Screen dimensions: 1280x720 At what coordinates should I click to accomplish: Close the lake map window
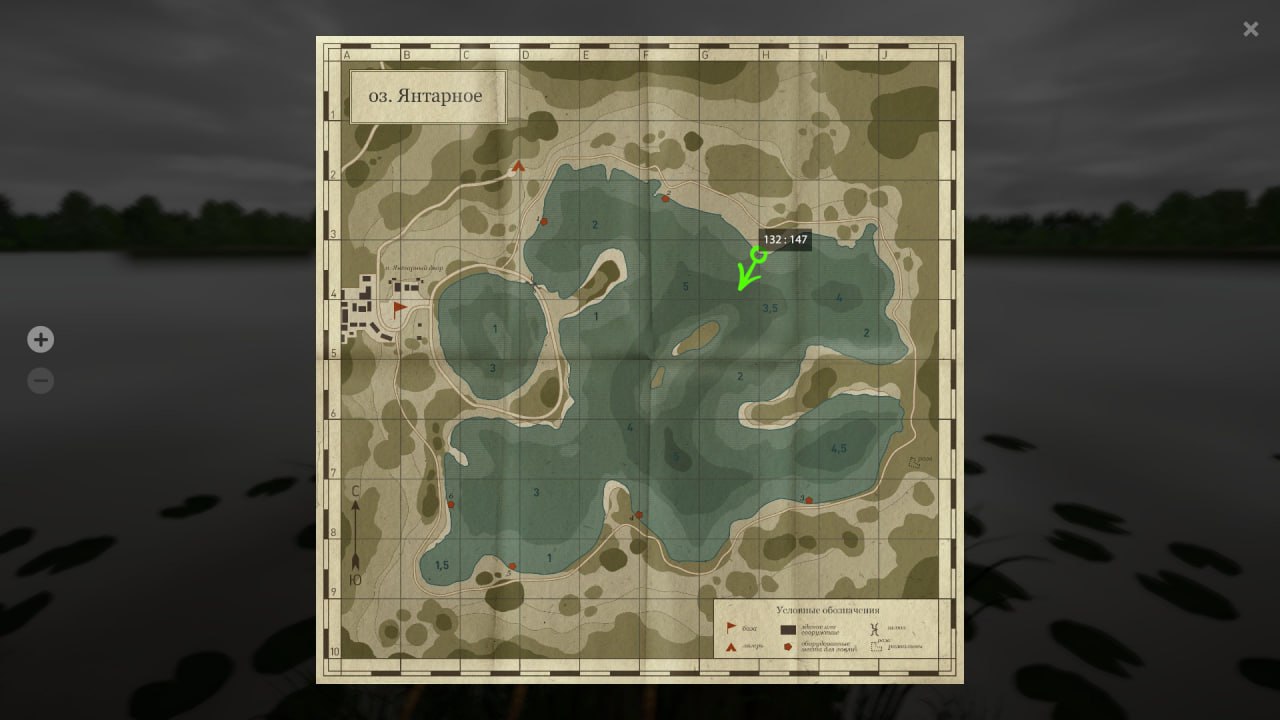(1250, 29)
